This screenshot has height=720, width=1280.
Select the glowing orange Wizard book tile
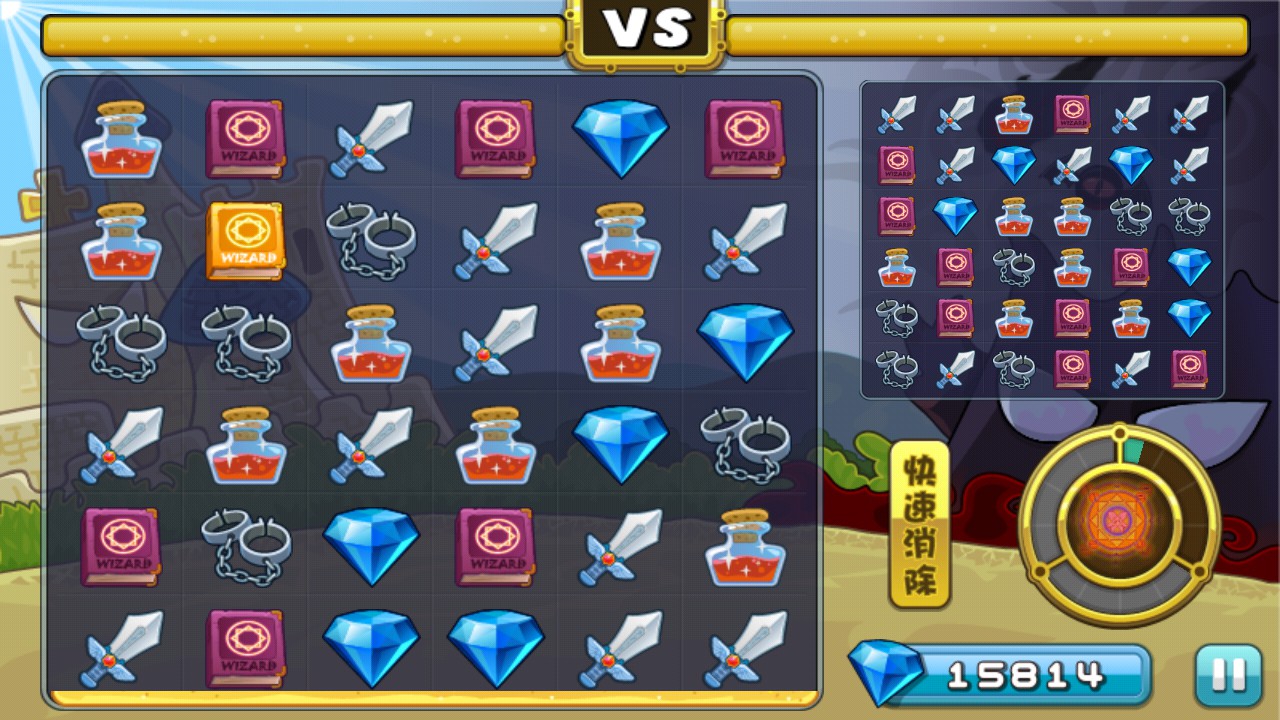point(245,242)
